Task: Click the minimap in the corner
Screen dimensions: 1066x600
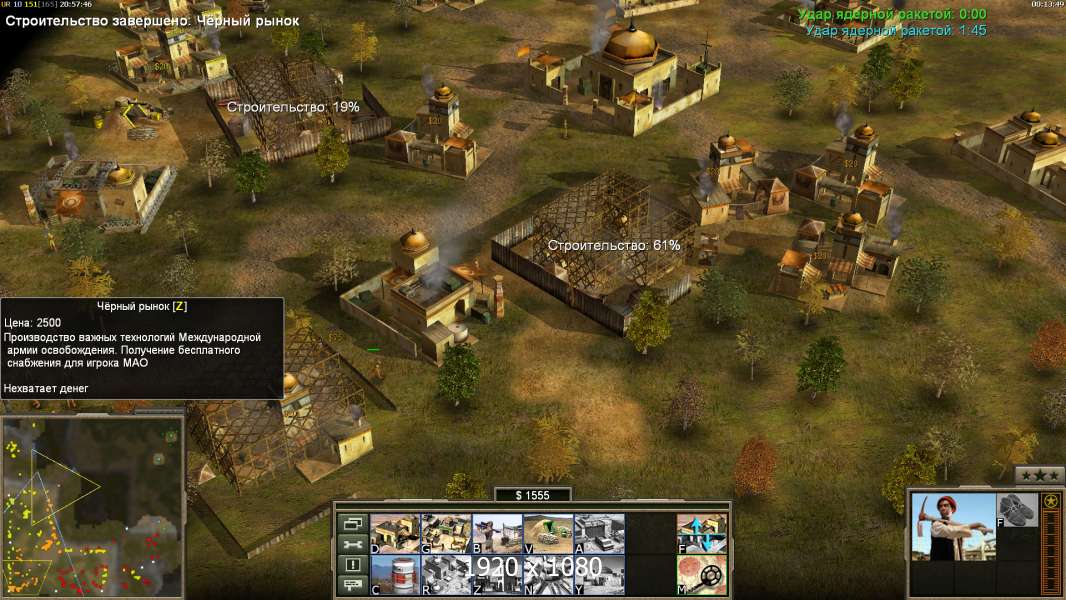Action: pos(92,507)
